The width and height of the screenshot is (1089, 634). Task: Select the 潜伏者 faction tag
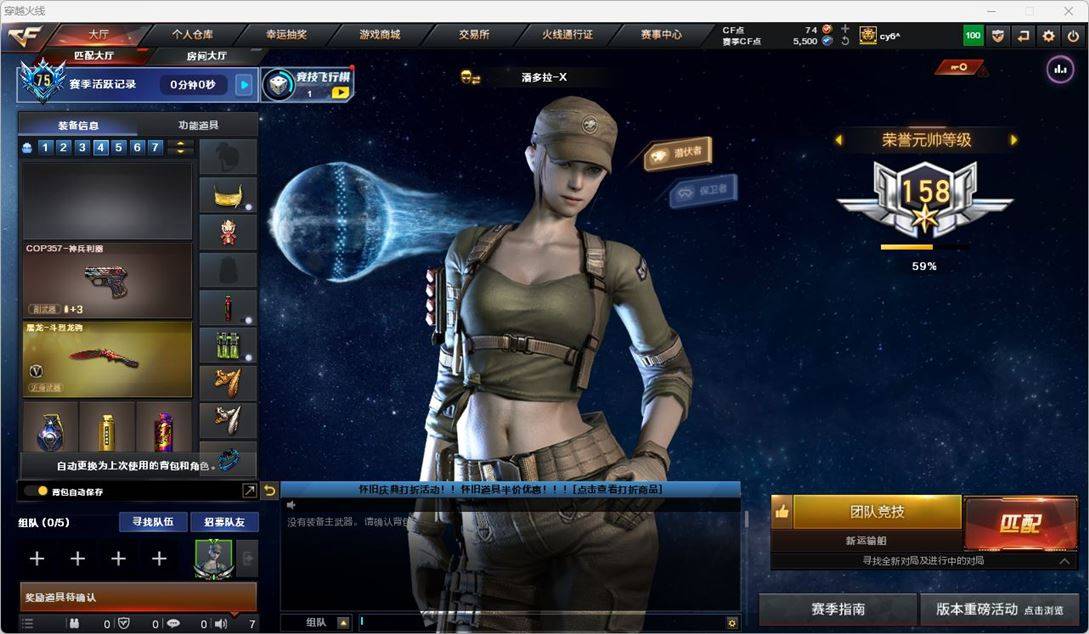pos(678,153)
